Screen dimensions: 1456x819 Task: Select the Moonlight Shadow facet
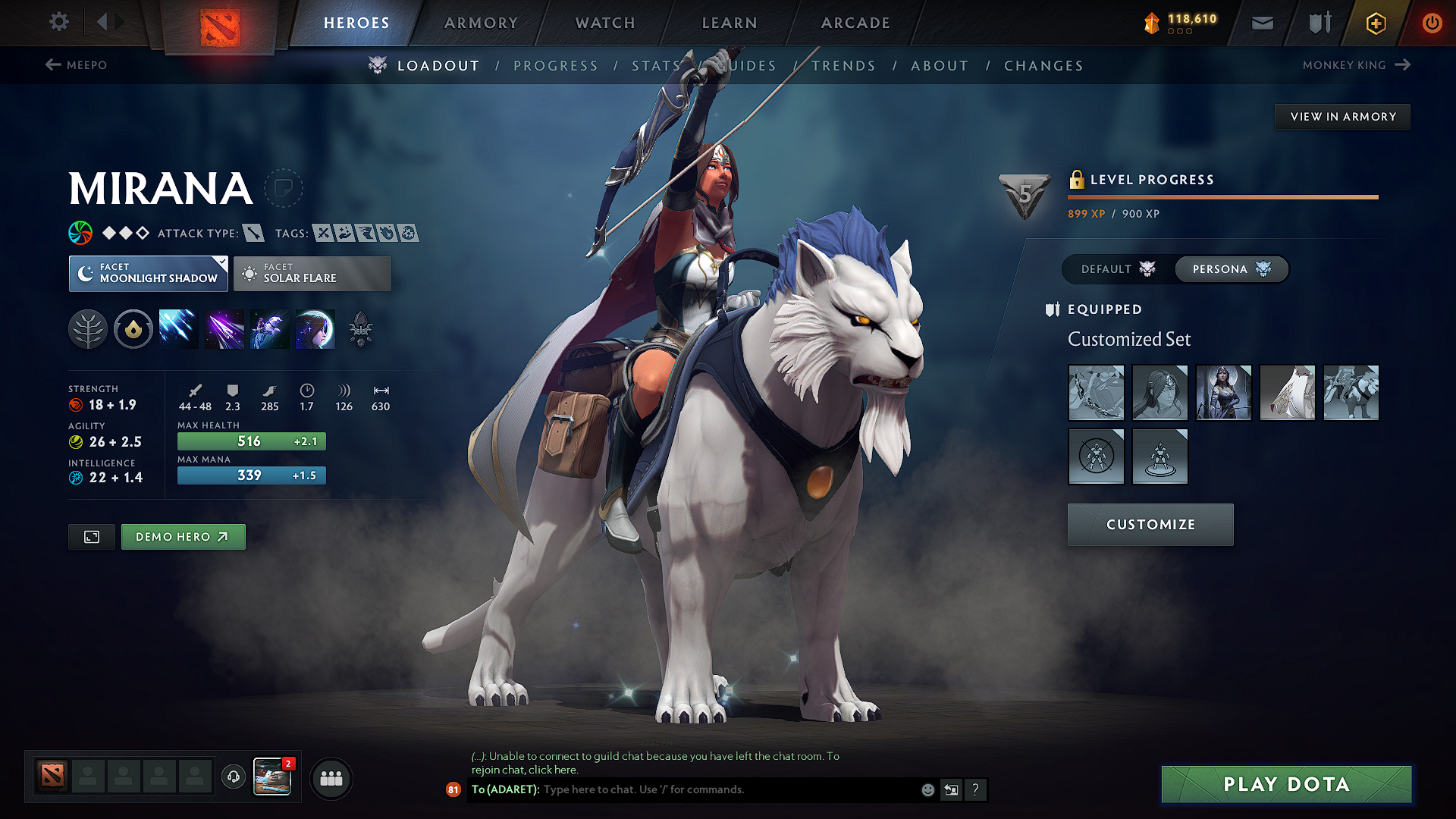point(148,273)
